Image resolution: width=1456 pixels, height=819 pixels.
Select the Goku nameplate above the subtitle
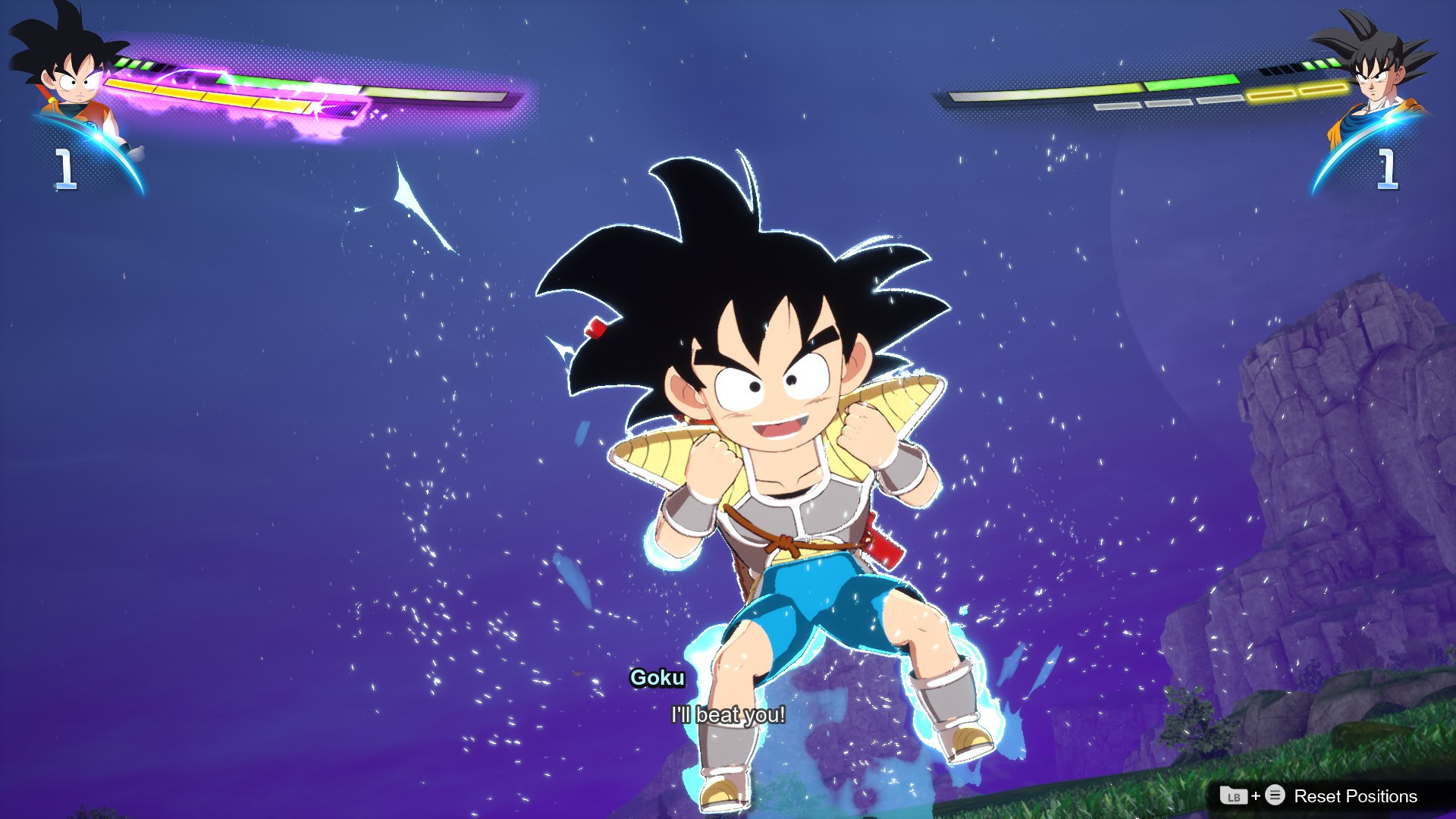(x=657, y=679)
